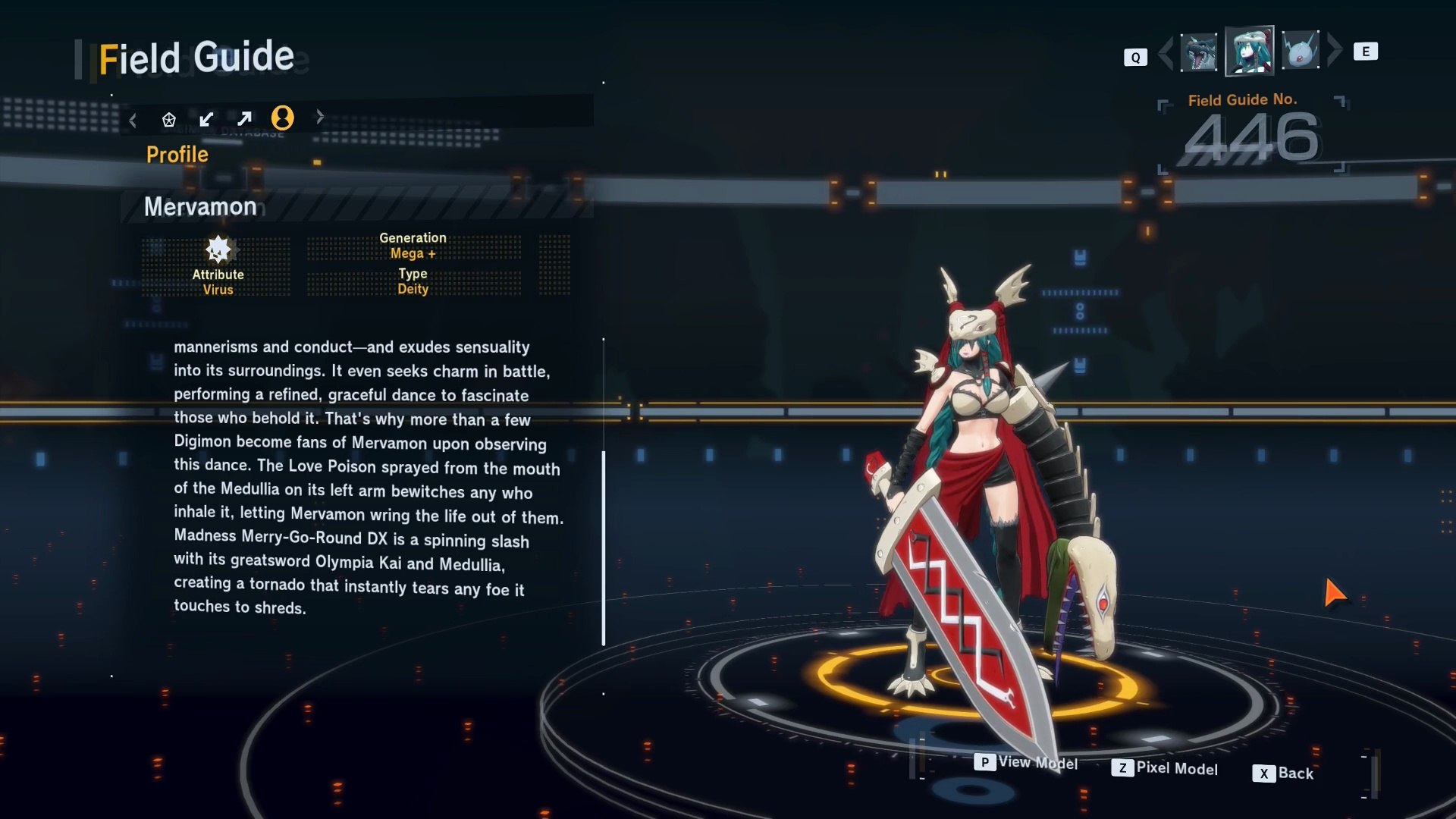The image size is (1456, 819).
Task: Choose the View Model option
Action: [x=1026, y=762]
